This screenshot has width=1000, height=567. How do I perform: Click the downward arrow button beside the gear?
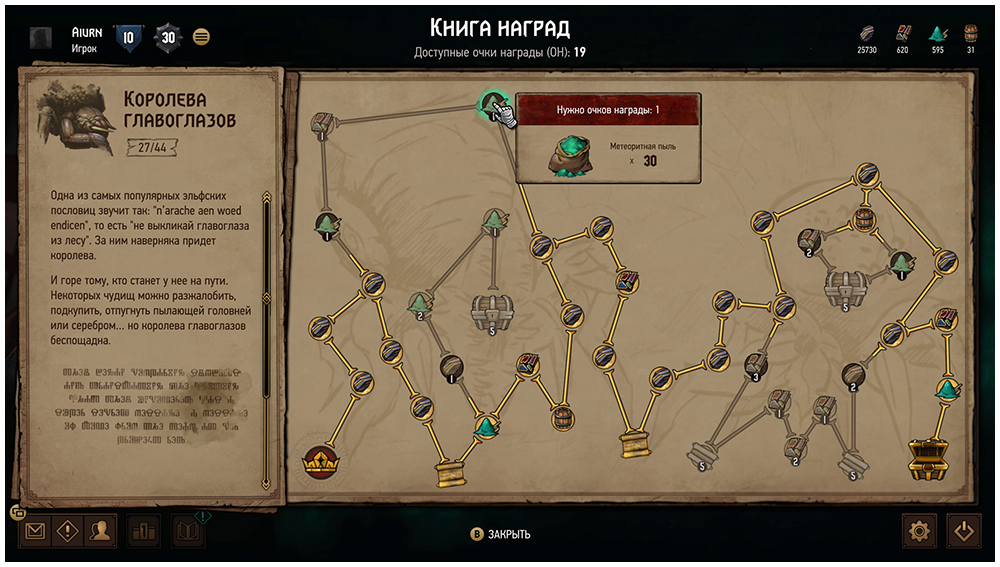pos(964,531)
